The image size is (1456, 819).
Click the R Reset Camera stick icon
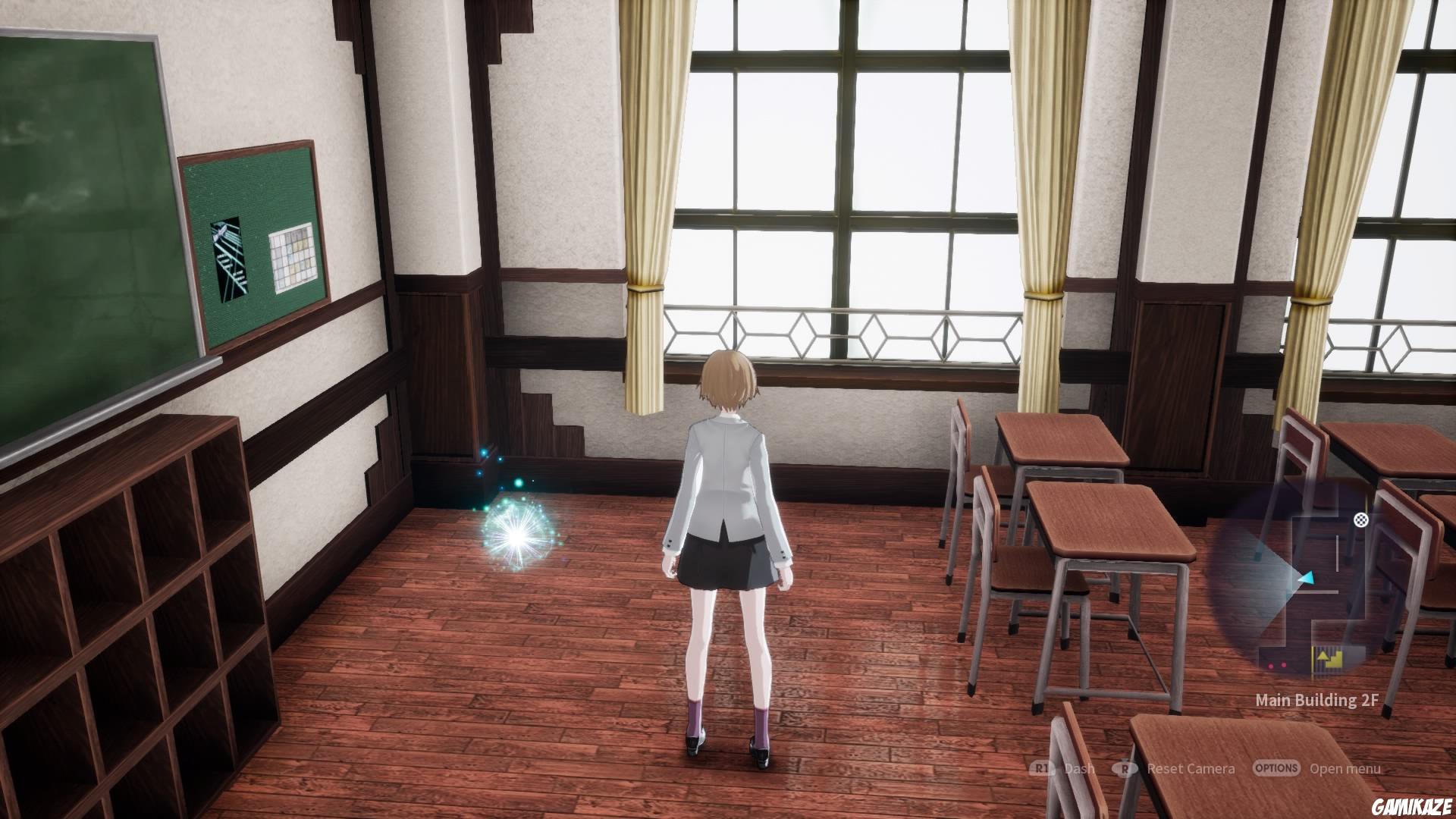[1125, 767]
